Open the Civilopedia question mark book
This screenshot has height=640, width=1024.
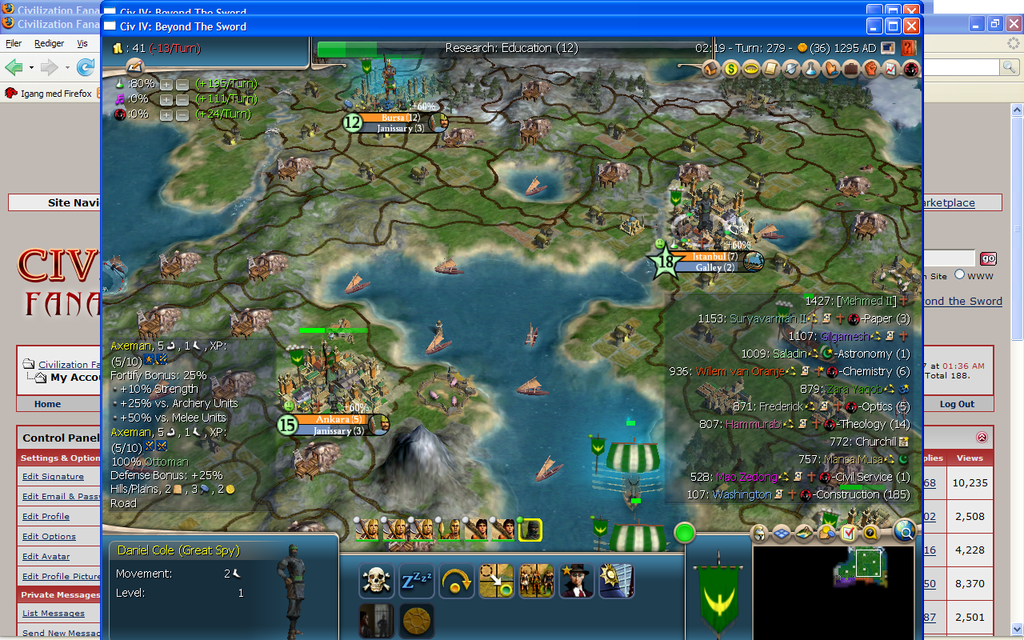coord(908,47)
